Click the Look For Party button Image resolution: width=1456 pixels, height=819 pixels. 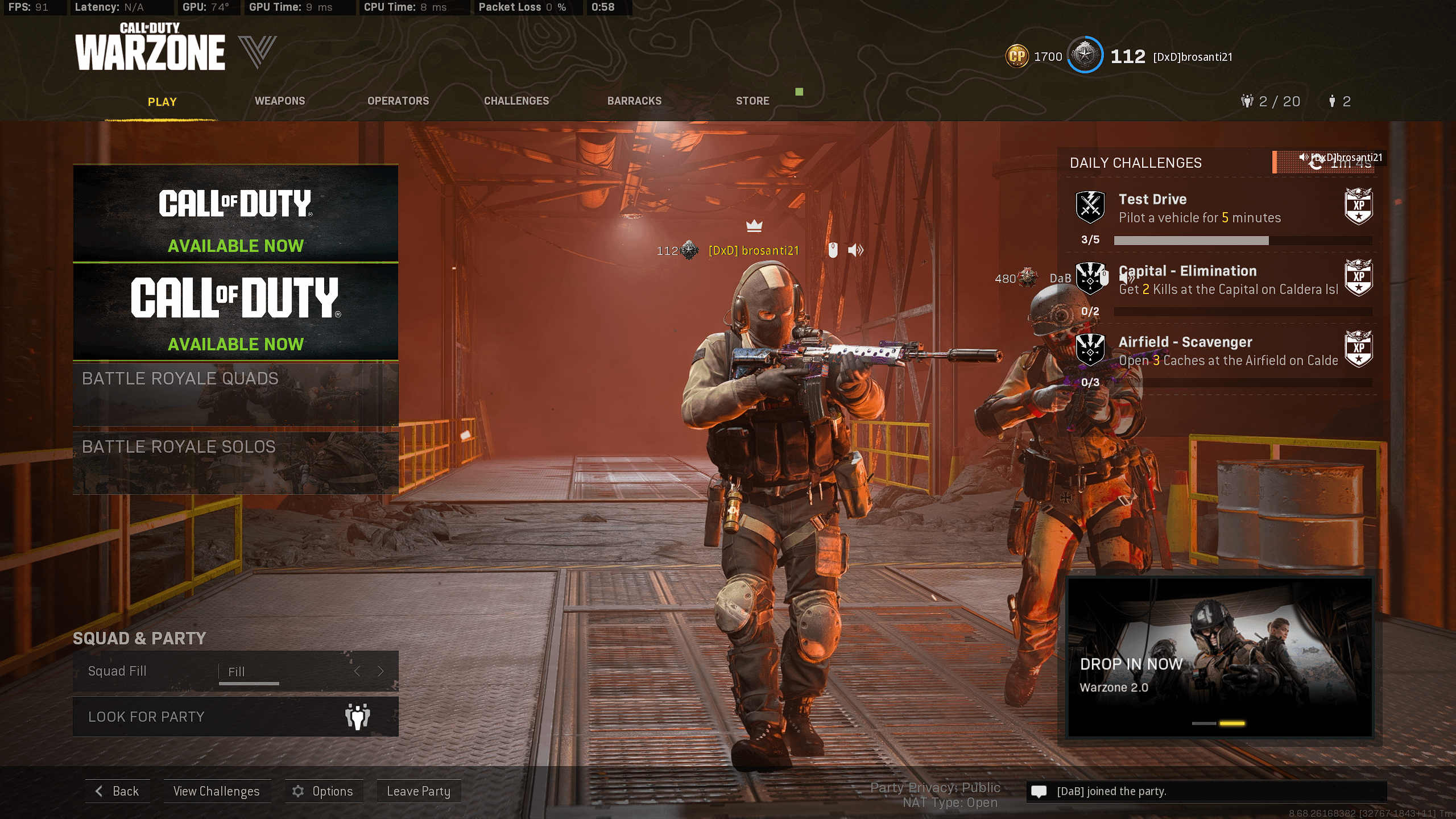235,717
